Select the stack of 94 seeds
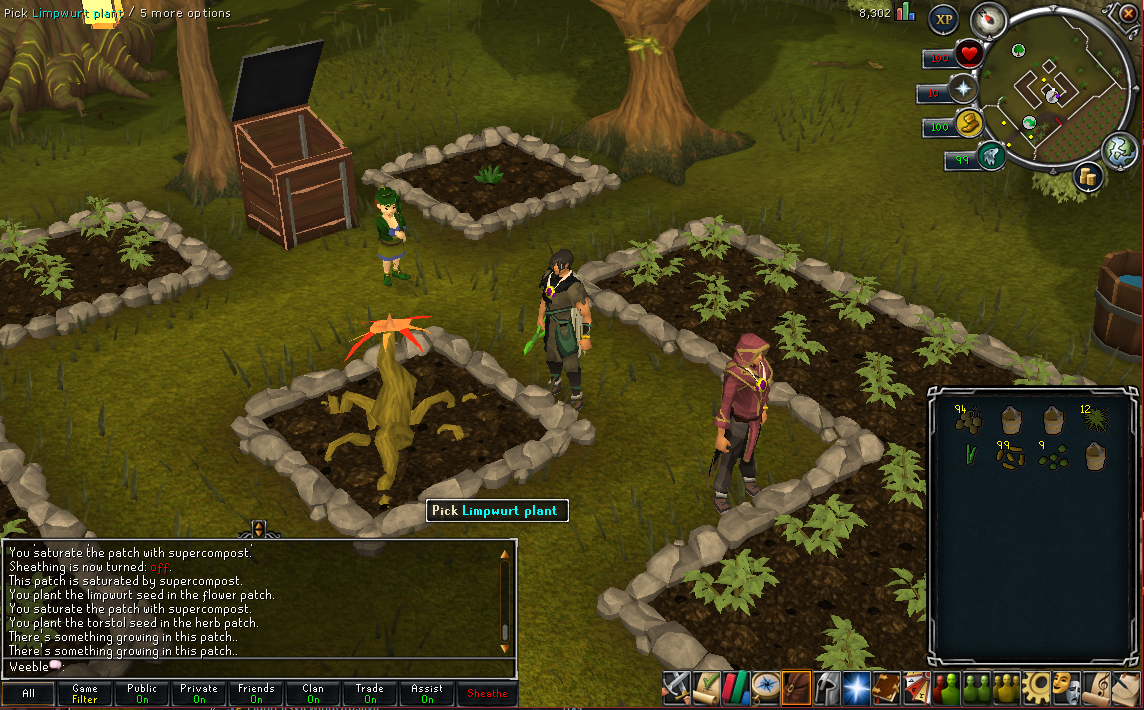This screenshot has width=1144, height=710. (968, 419)
